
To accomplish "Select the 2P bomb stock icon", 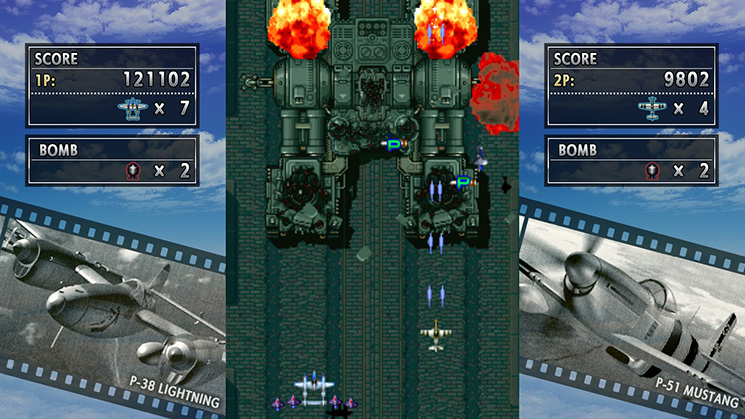I will [652, 170].
